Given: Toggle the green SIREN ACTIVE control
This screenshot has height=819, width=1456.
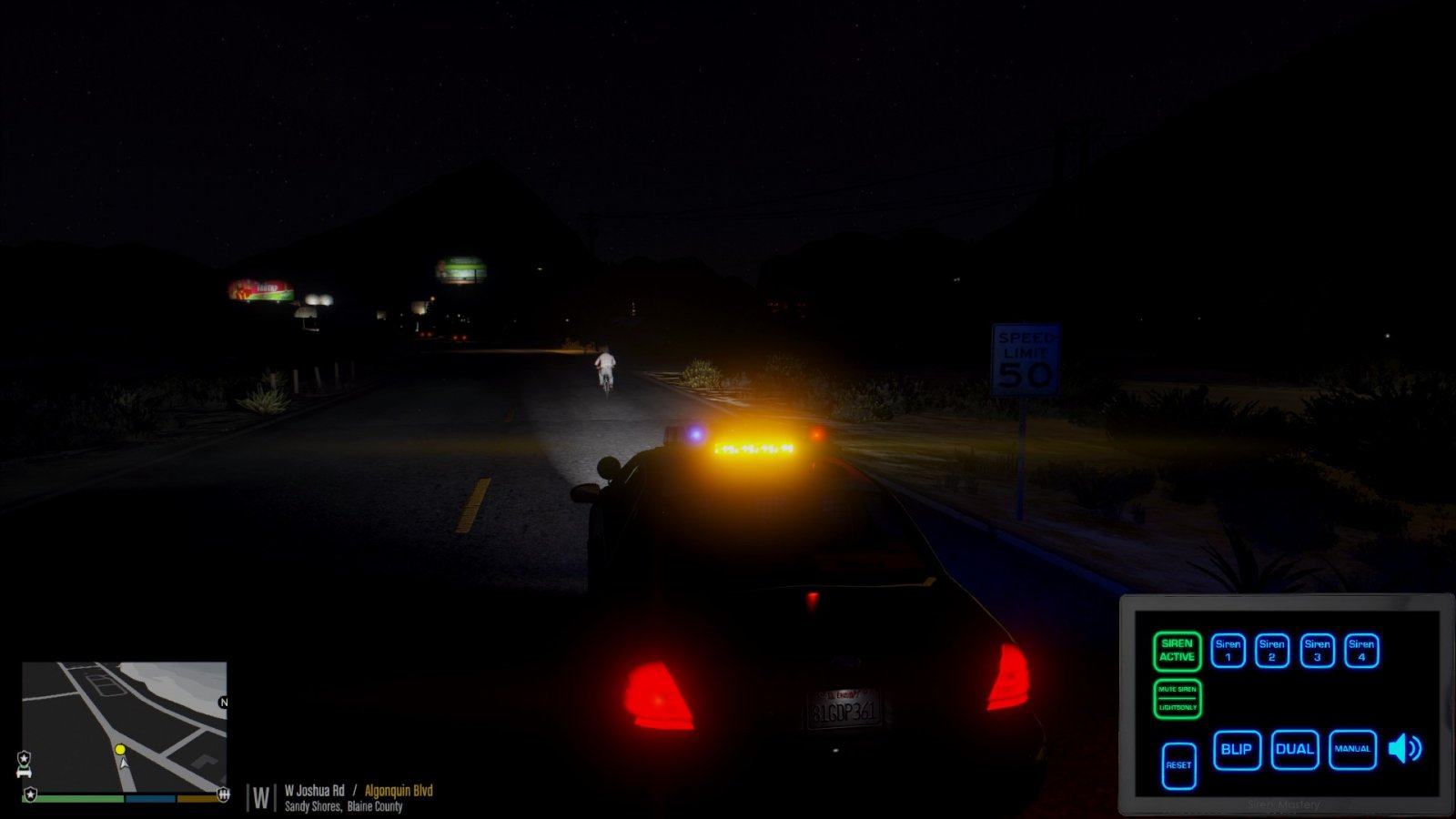Looking at the screenshot, I should tap(1178, 652).
